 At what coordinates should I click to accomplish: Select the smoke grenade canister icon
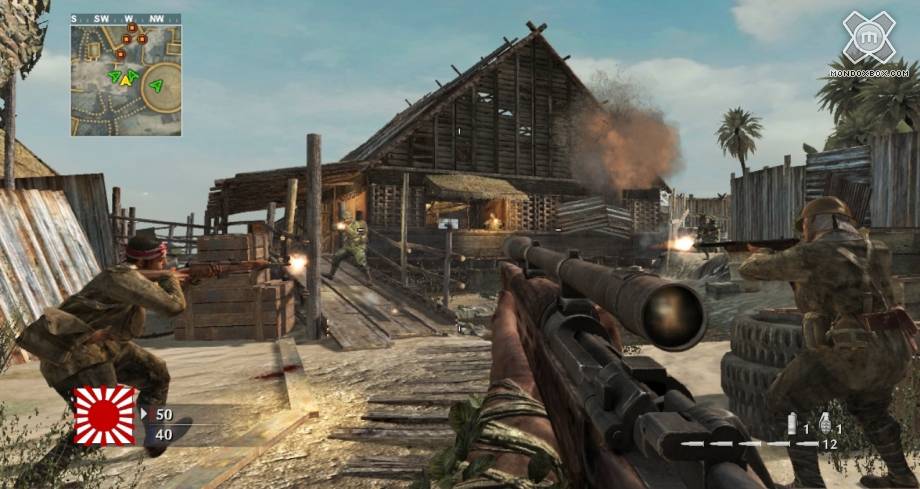pyautogui.click(x=792, y=422)
